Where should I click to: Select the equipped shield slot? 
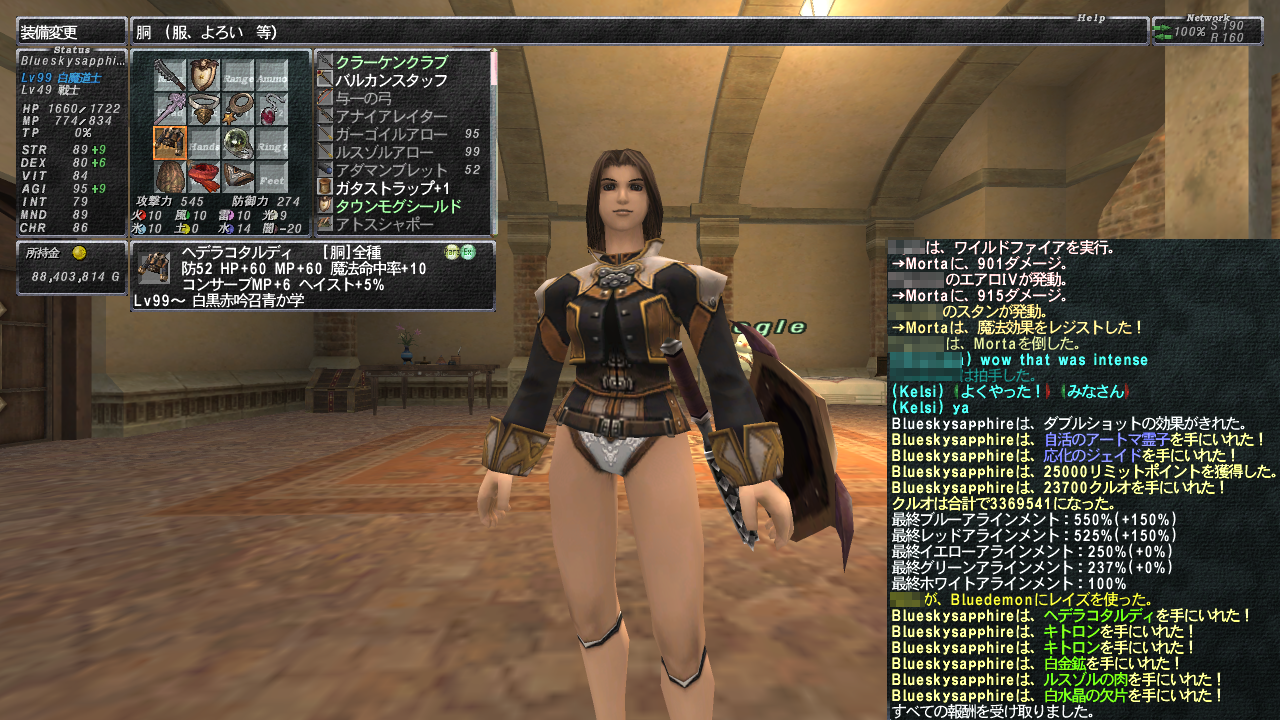204,75
